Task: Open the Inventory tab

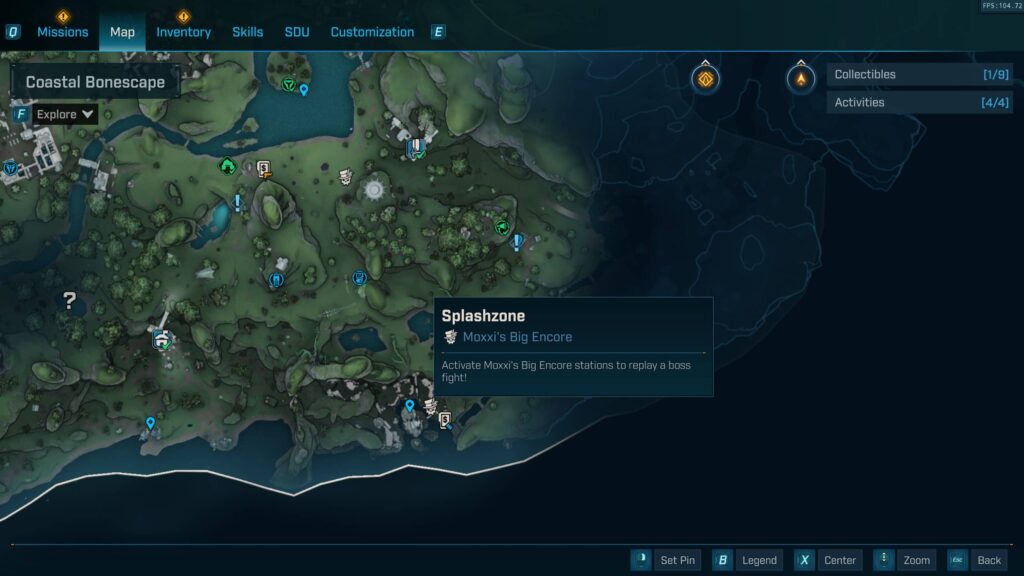Action: point(183,32)
